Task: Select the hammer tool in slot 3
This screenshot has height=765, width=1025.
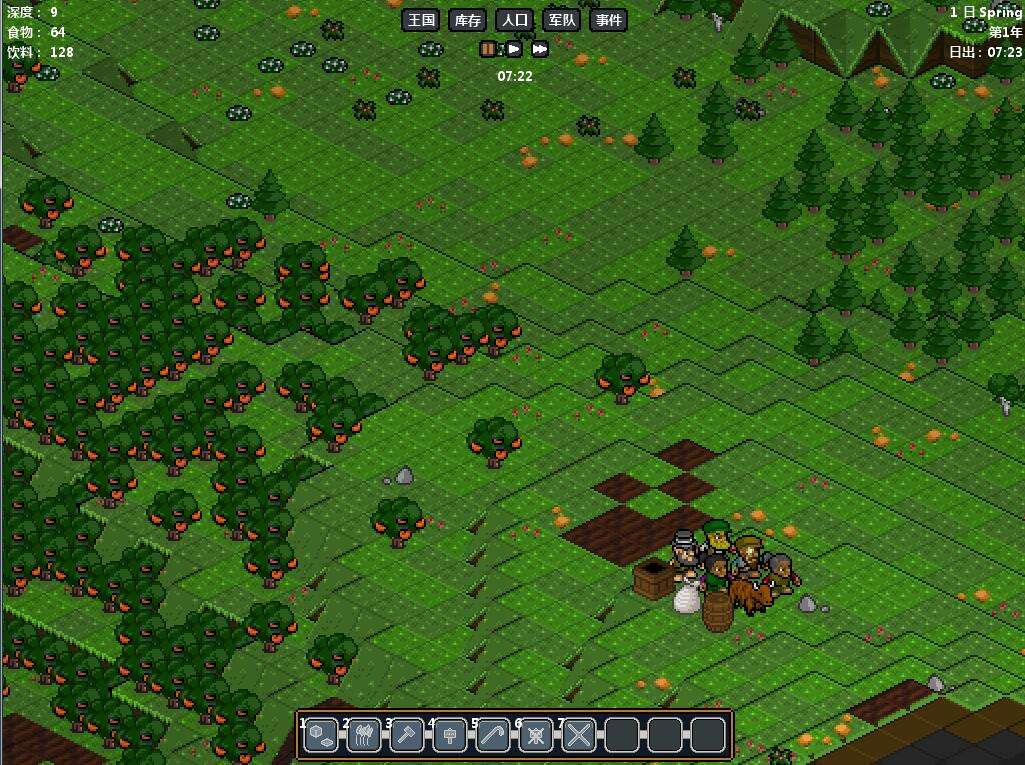Action: coord(407,736)
